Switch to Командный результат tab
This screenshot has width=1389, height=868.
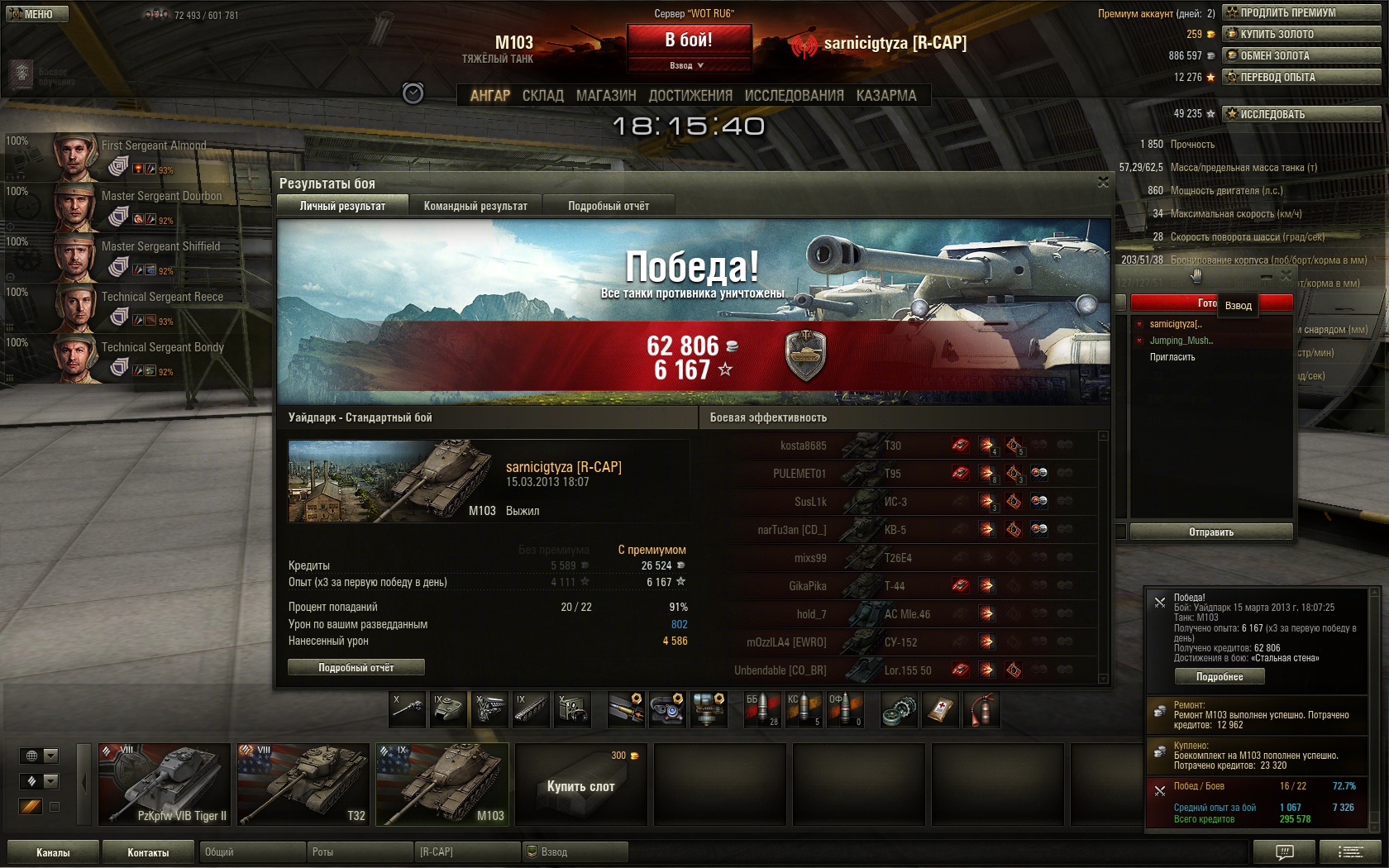475,206
